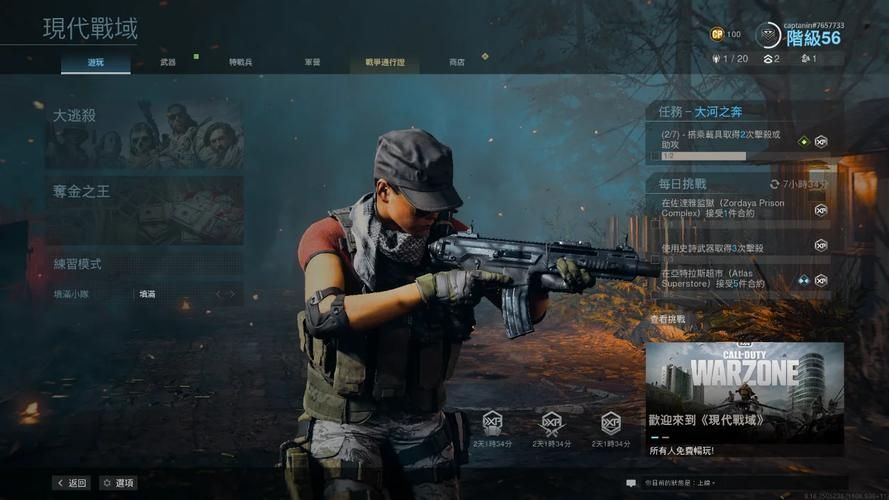Open the 商店 (Store) tab
This screenshot has height=500, width=889.
coord(457,63)
